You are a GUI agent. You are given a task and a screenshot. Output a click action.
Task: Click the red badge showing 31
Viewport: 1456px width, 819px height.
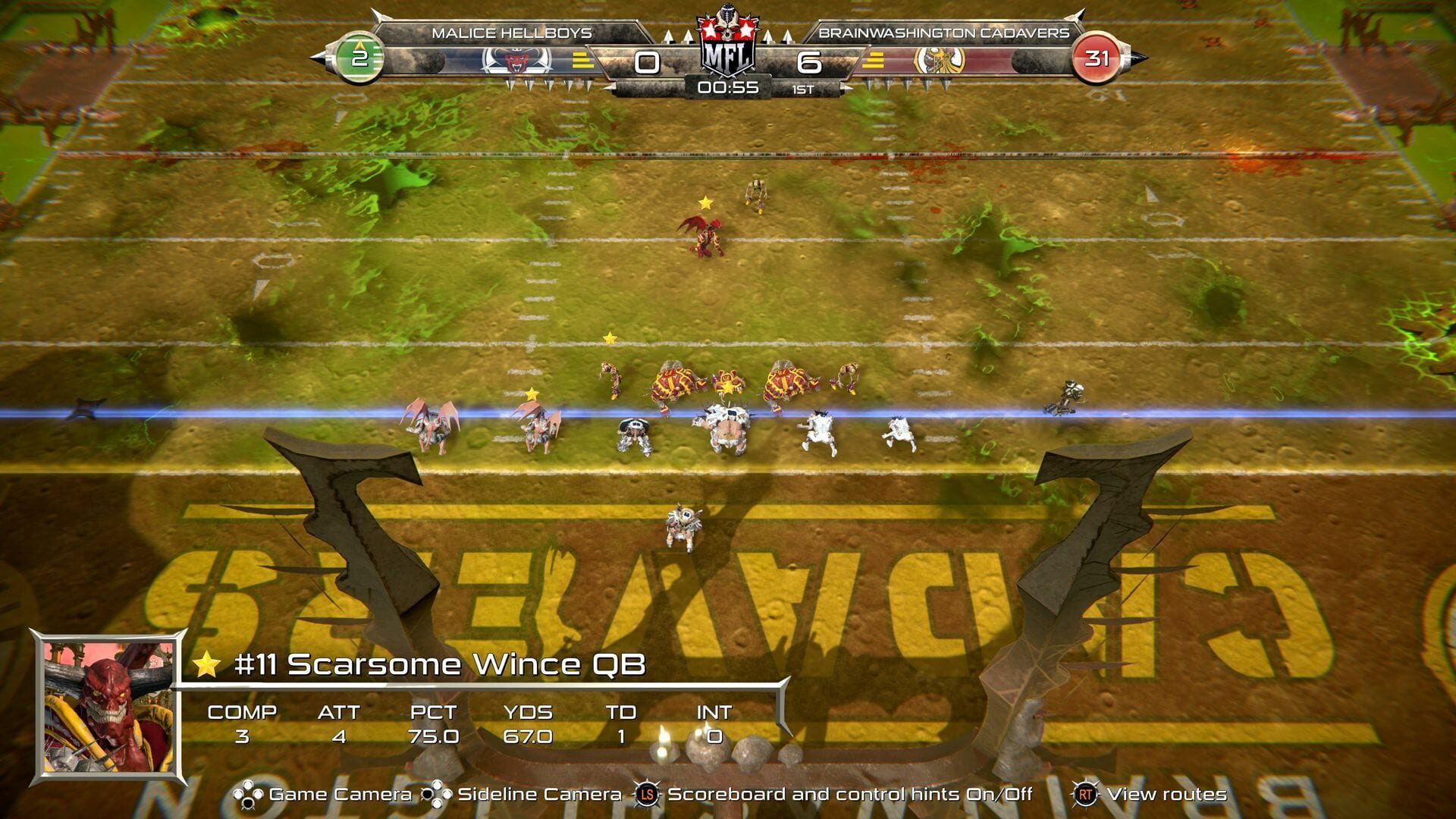1098,55
